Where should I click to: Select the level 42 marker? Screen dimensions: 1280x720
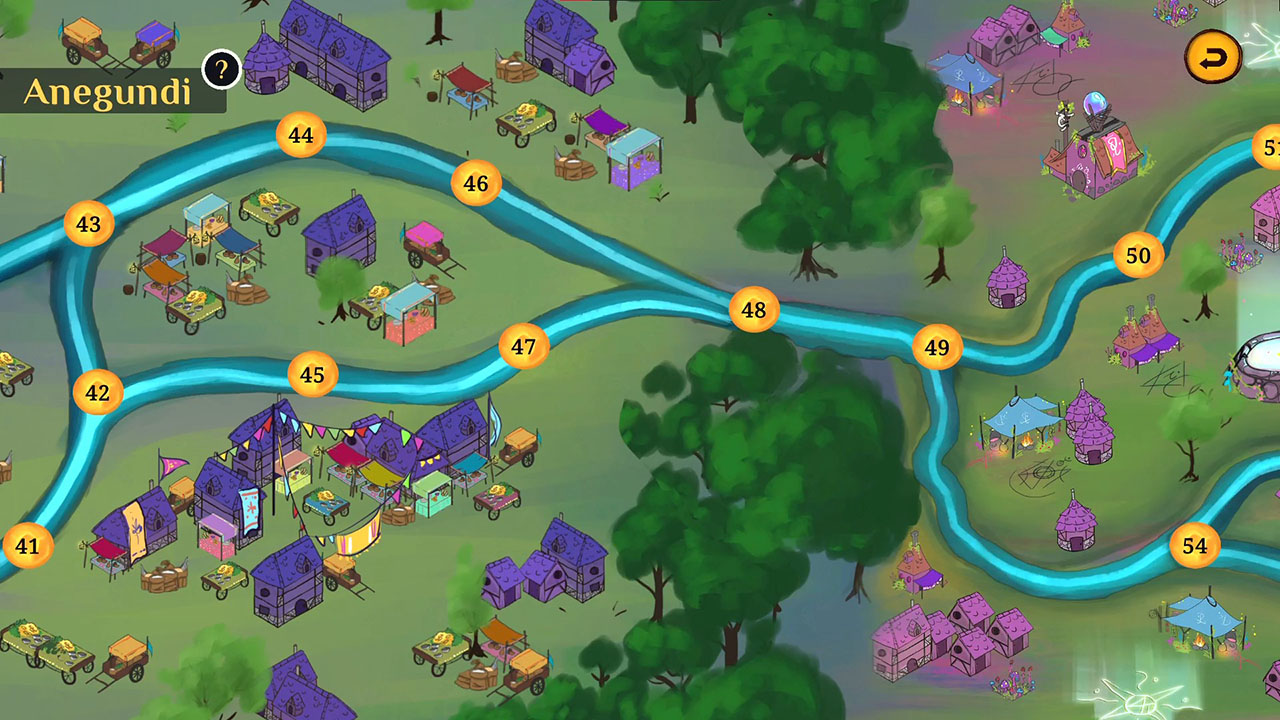98,393
